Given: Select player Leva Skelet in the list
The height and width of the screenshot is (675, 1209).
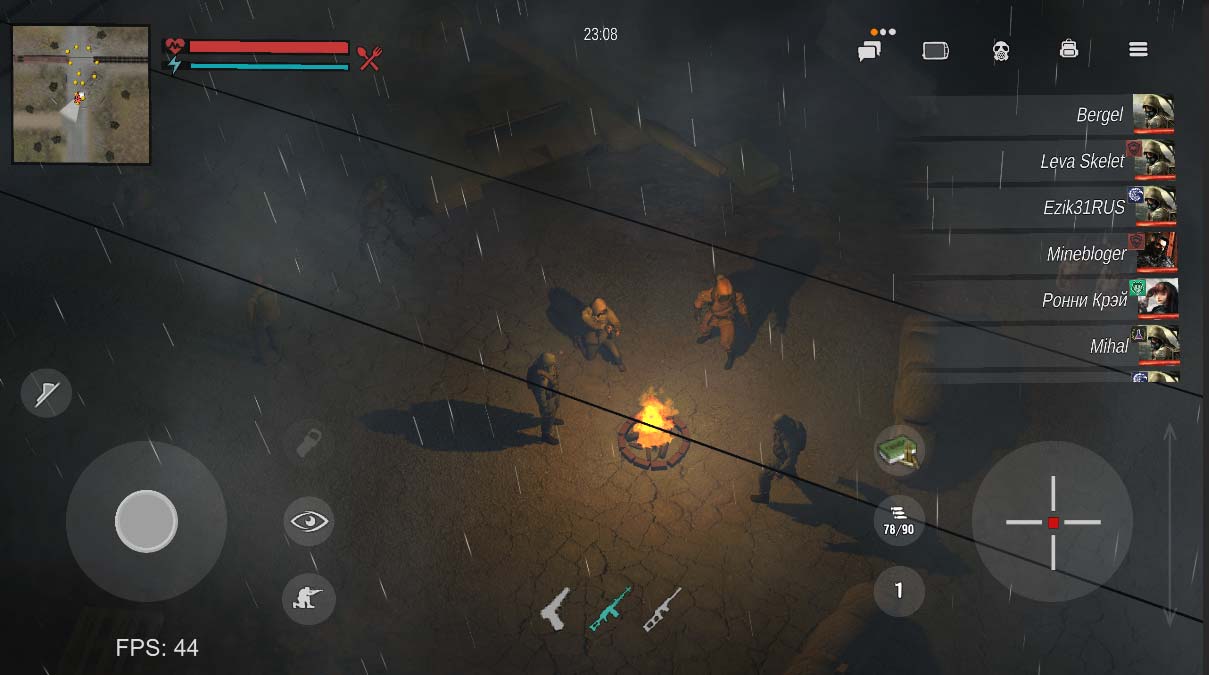Looking at the screenshot, I should pos(1082,161).
